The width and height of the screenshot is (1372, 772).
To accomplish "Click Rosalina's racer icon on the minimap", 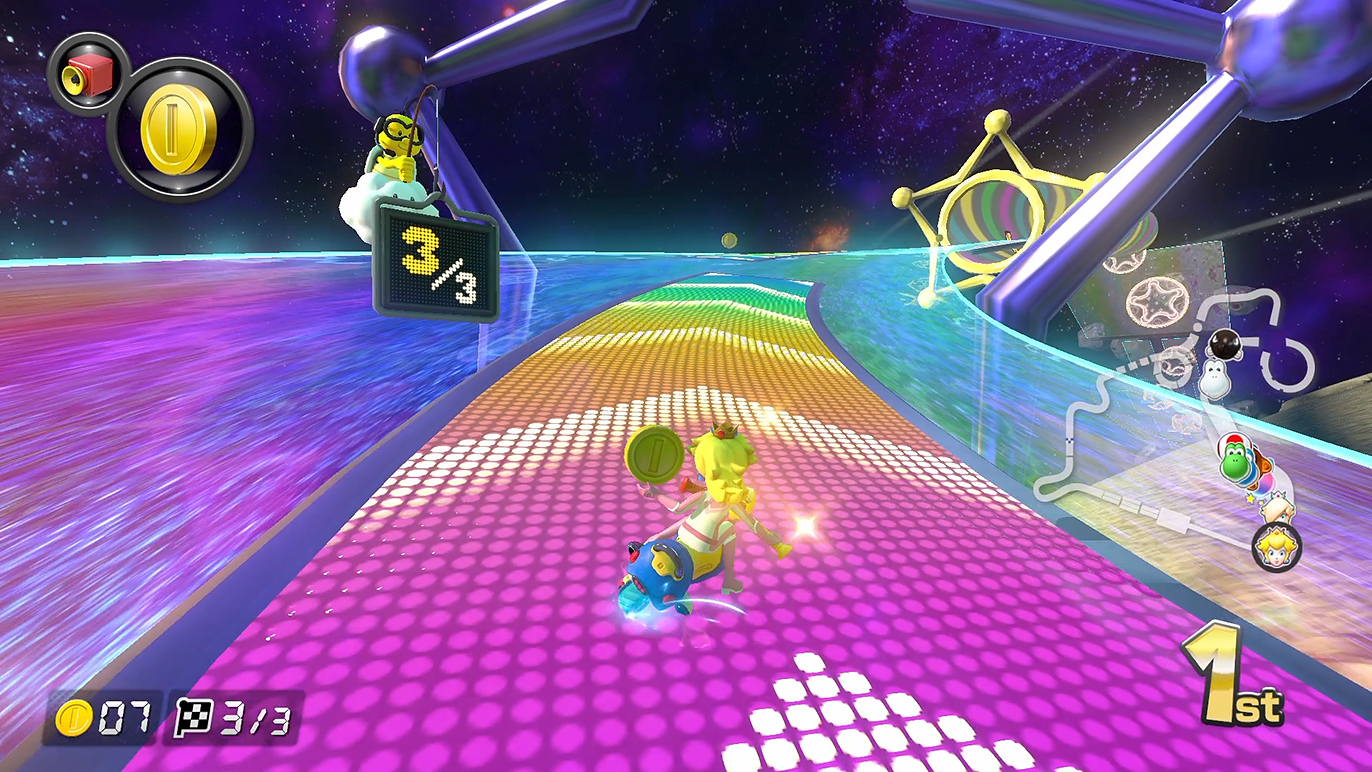I will pyautogui.click(x=1274, y=510).
